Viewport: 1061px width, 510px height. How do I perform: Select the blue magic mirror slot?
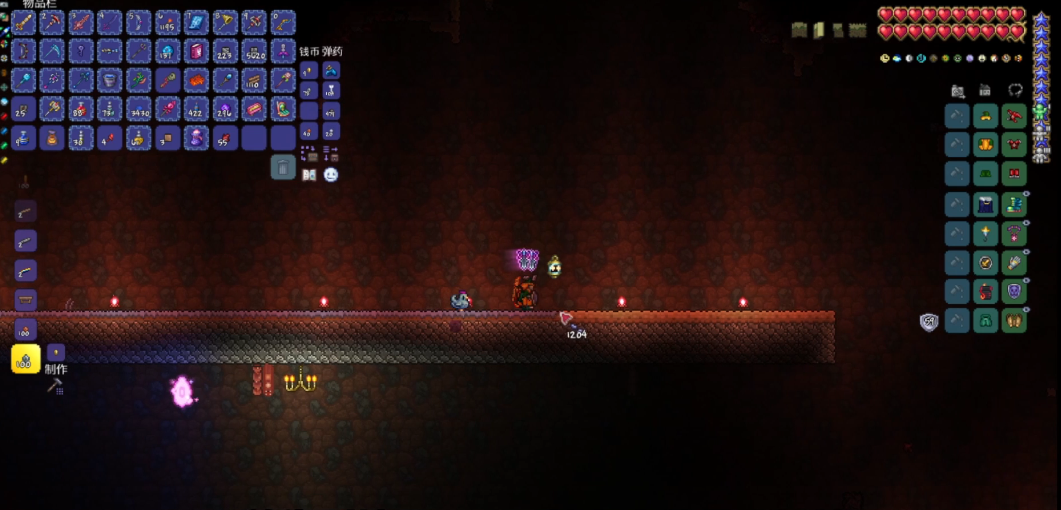pyautogui.click(x=196, y=22)
